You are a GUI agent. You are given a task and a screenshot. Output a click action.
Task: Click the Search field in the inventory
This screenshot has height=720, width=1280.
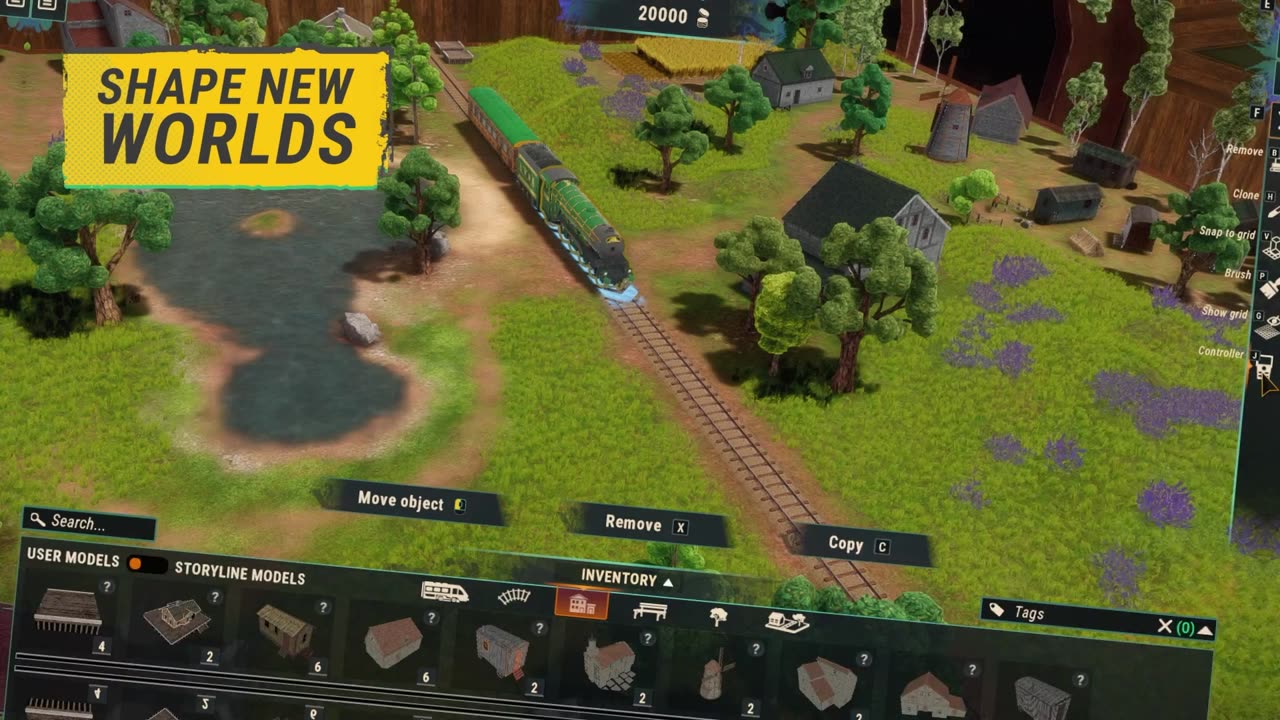(x=88, y=522)
